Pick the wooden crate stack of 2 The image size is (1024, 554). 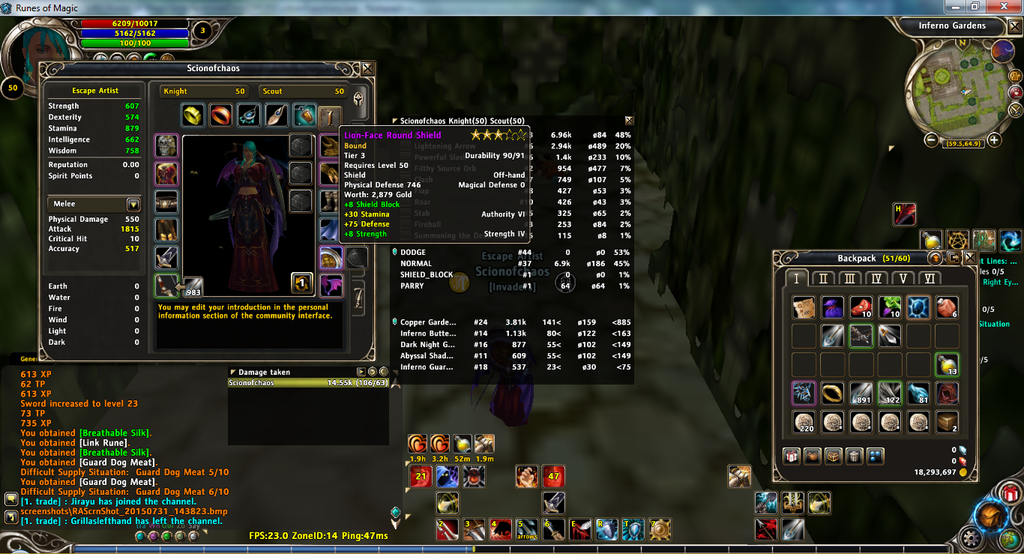coord(946,421)
